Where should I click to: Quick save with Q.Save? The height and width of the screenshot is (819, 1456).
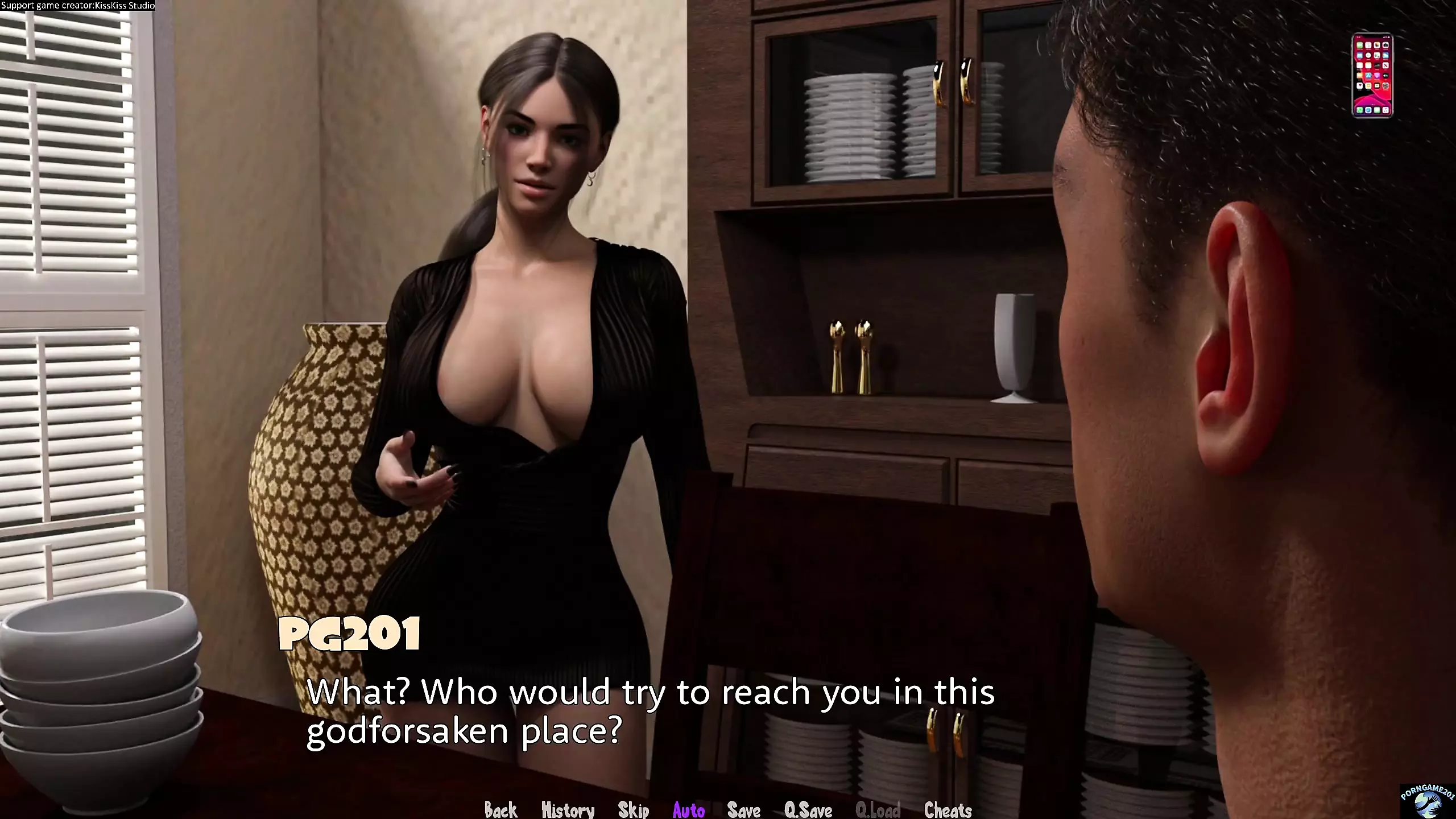pos(808,809)
